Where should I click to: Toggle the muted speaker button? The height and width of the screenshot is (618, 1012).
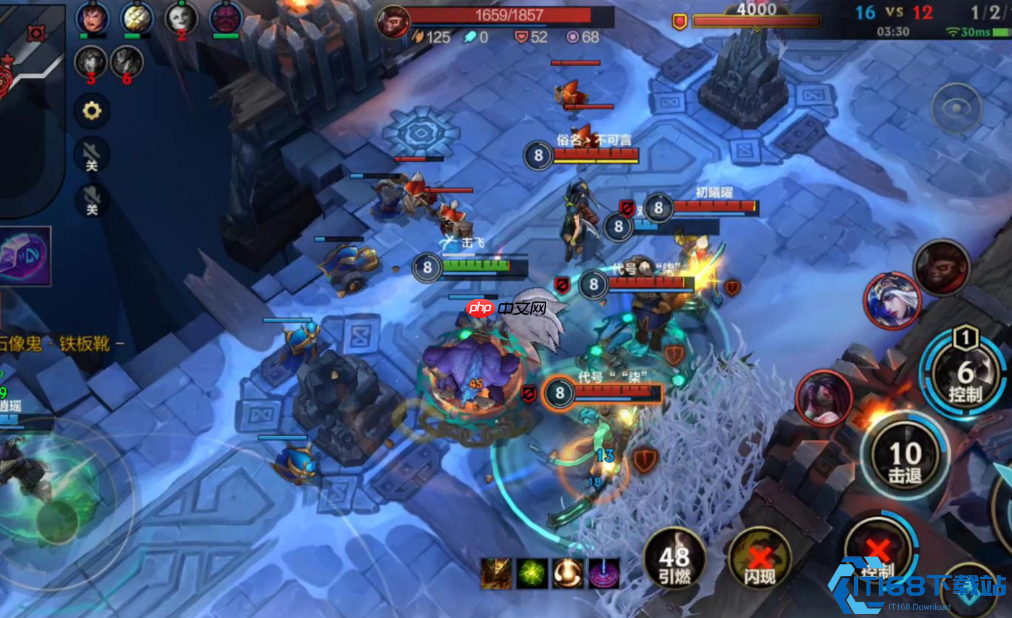point(92,154)
